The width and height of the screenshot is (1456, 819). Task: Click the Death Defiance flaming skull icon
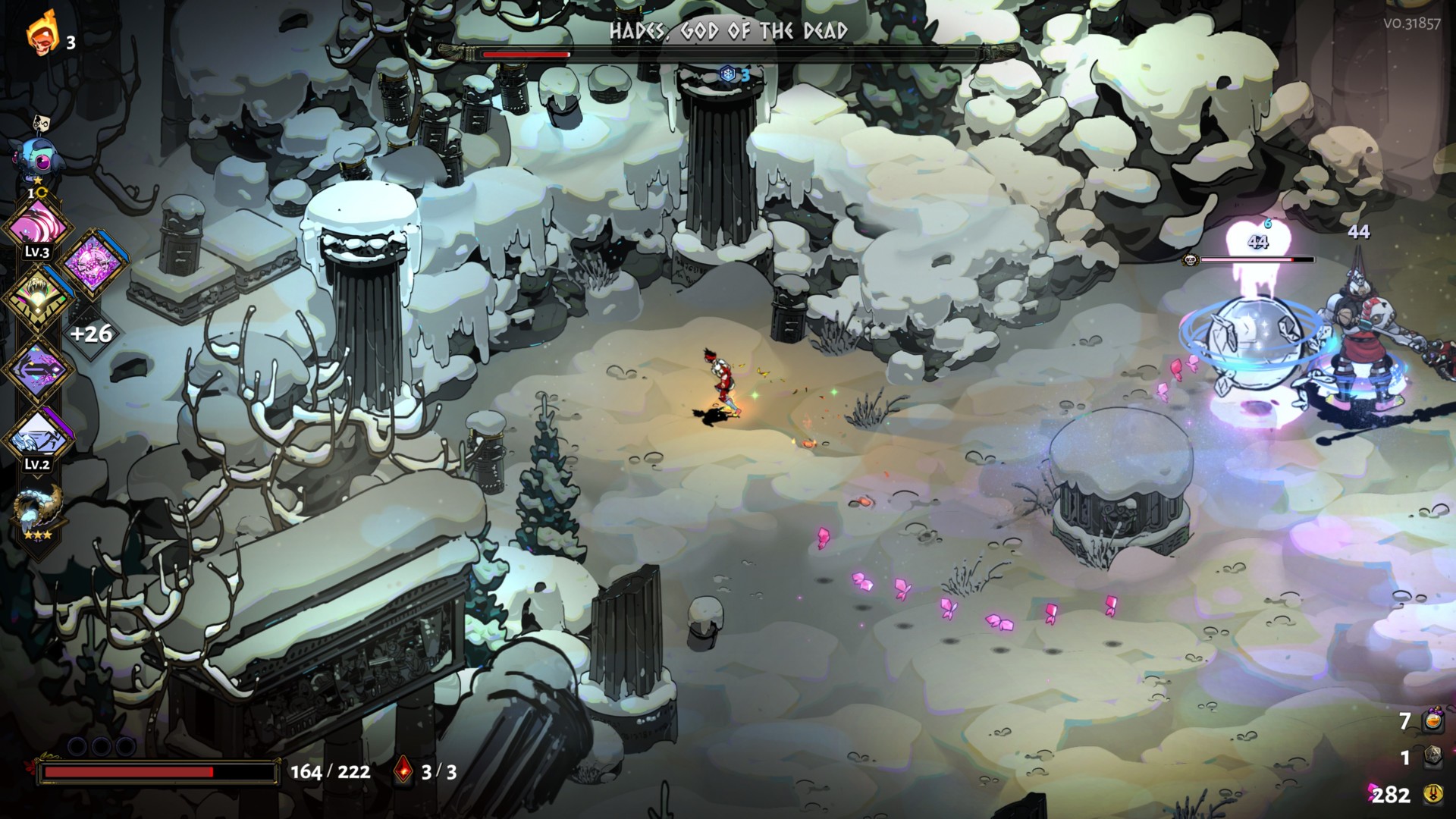pyautogui.click(x=42, y=35)
